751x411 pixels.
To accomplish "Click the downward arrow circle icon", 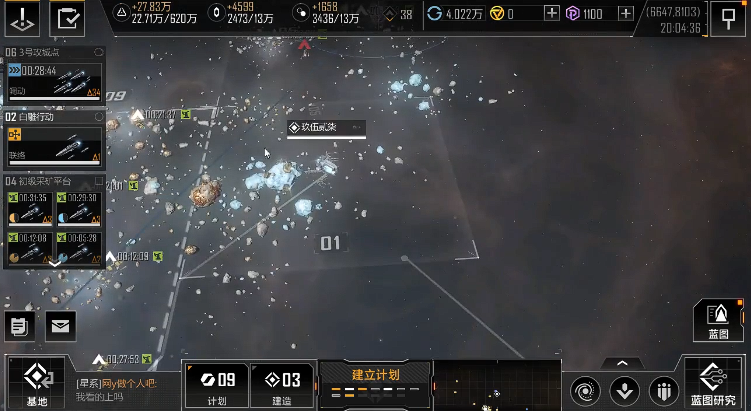I will tap(624, 388).
